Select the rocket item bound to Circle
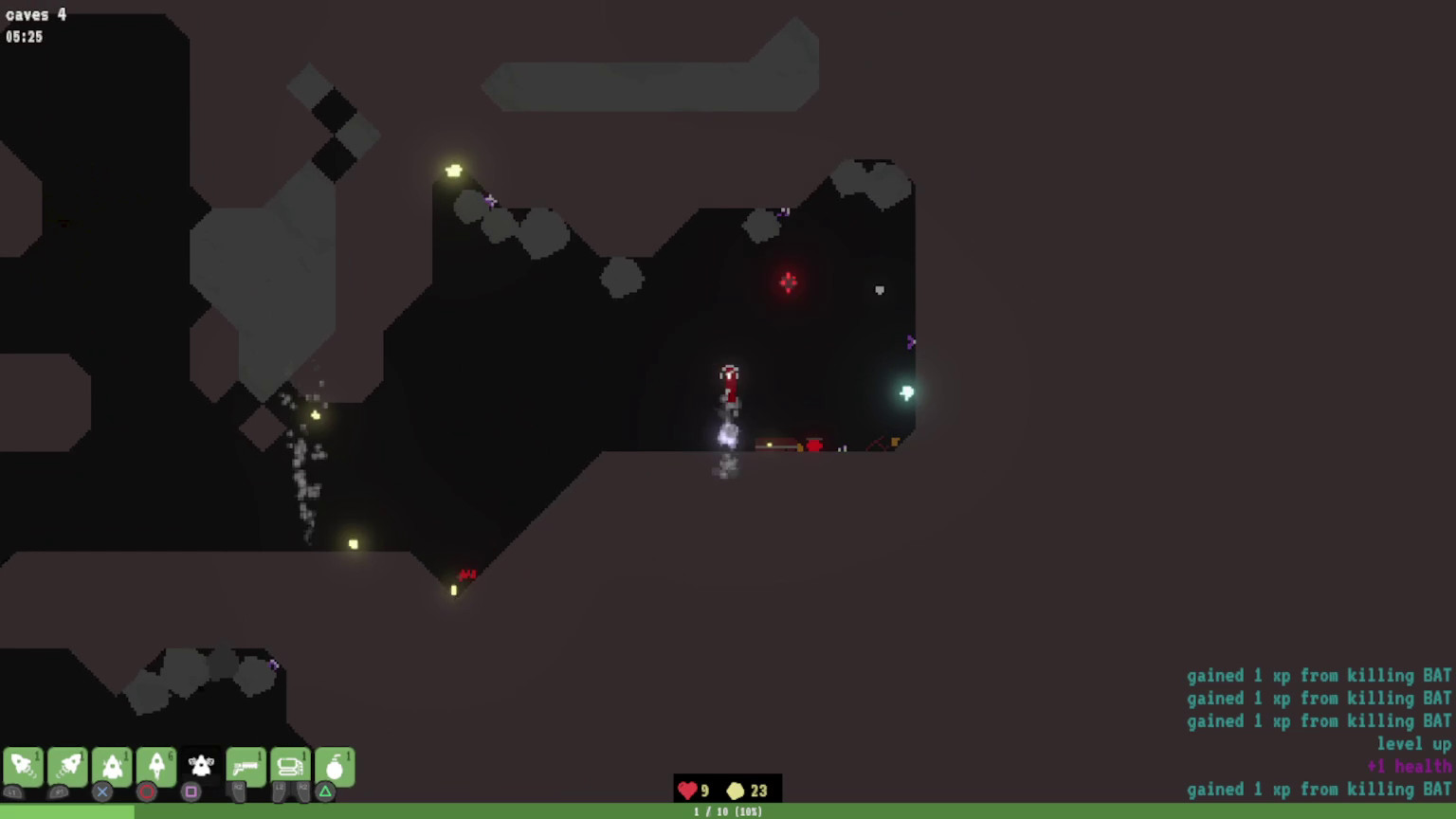The image size is (1456, 819). [x=157, y=766]
